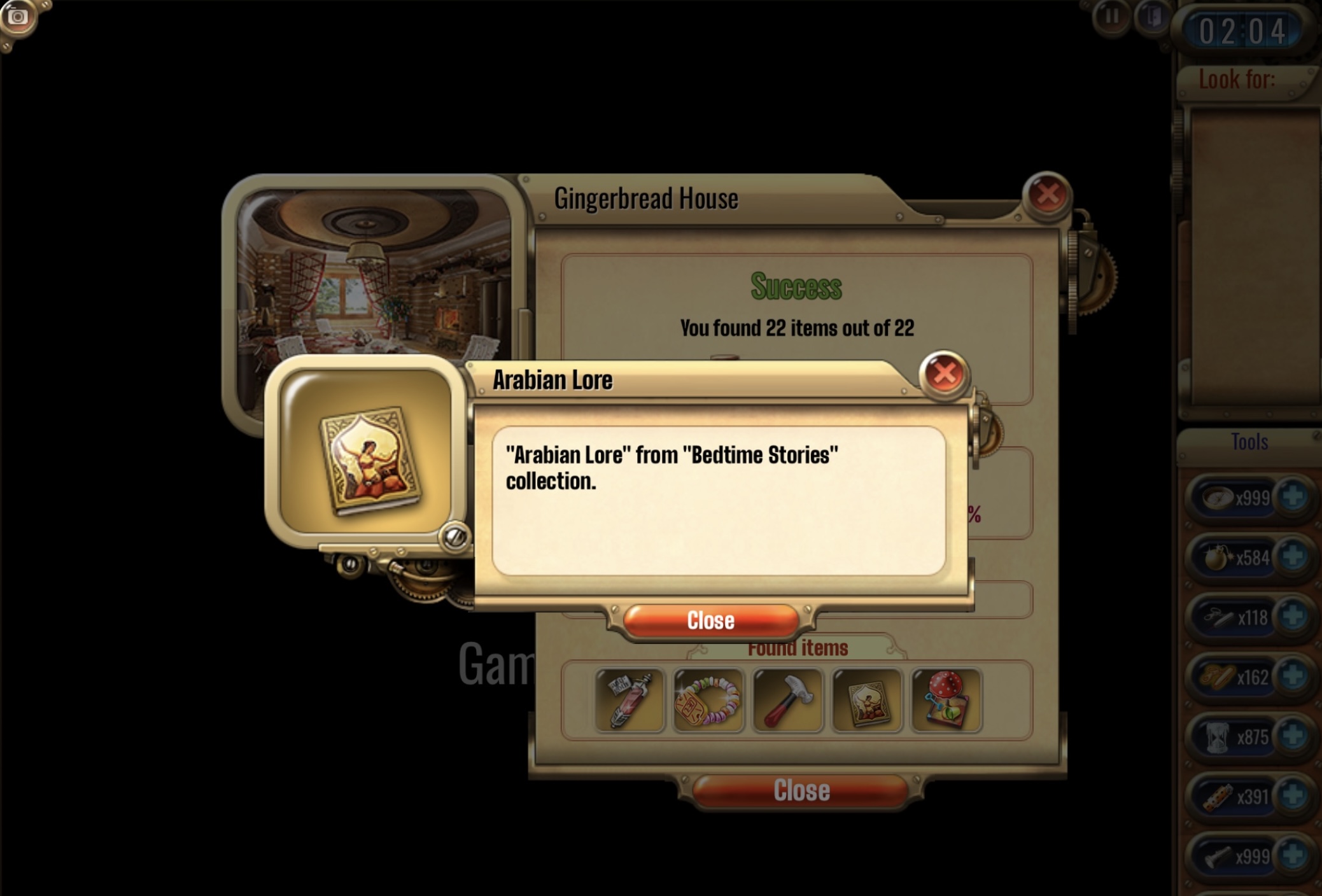The width and height of the screenshot is (1322, 896).
Task: Buy more hourglasses with the plus button
Action: click(1293, 736)
